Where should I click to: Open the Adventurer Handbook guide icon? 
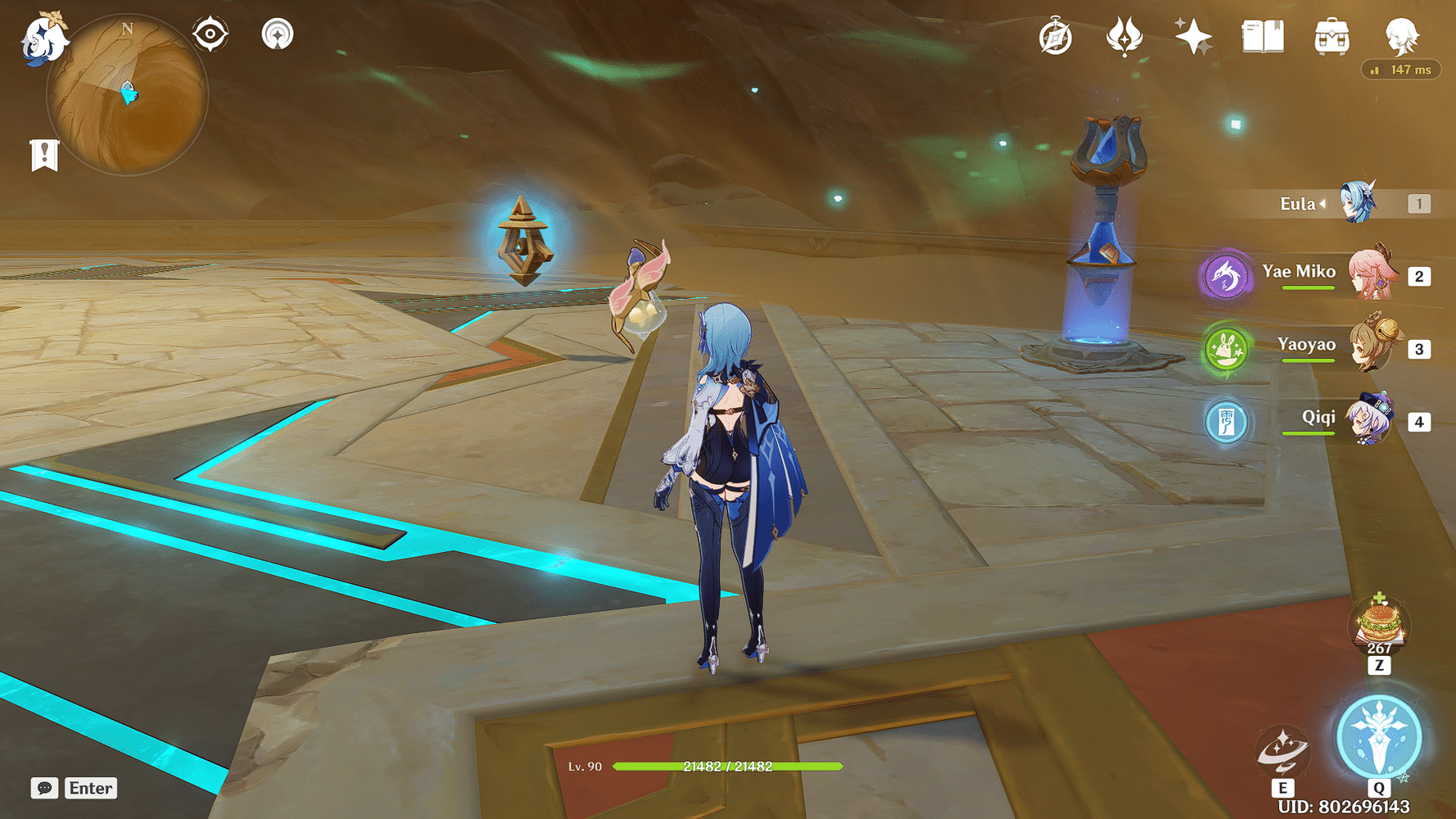(1056, 35)
